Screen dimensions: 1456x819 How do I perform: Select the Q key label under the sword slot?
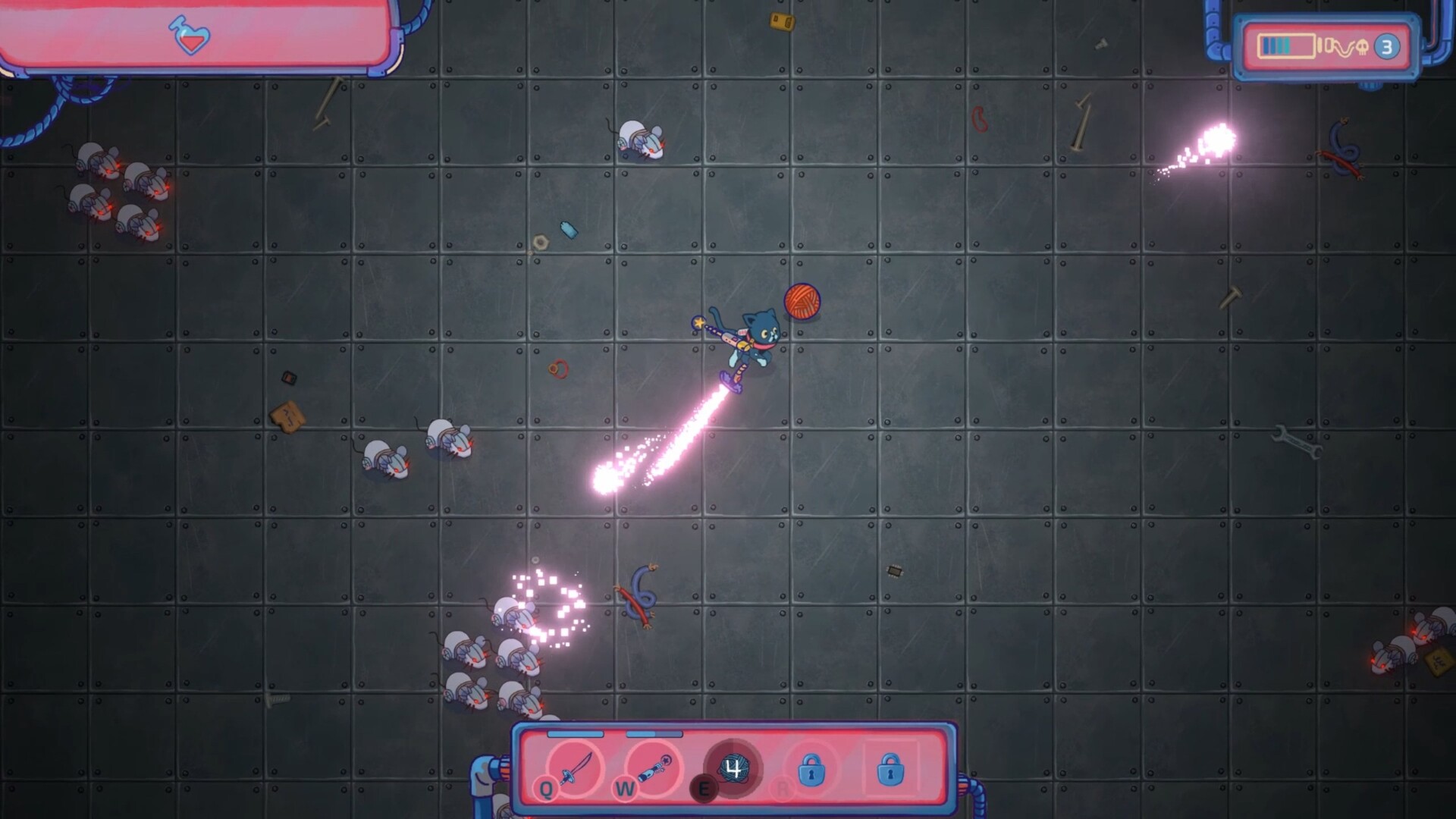tap(547, 789)
